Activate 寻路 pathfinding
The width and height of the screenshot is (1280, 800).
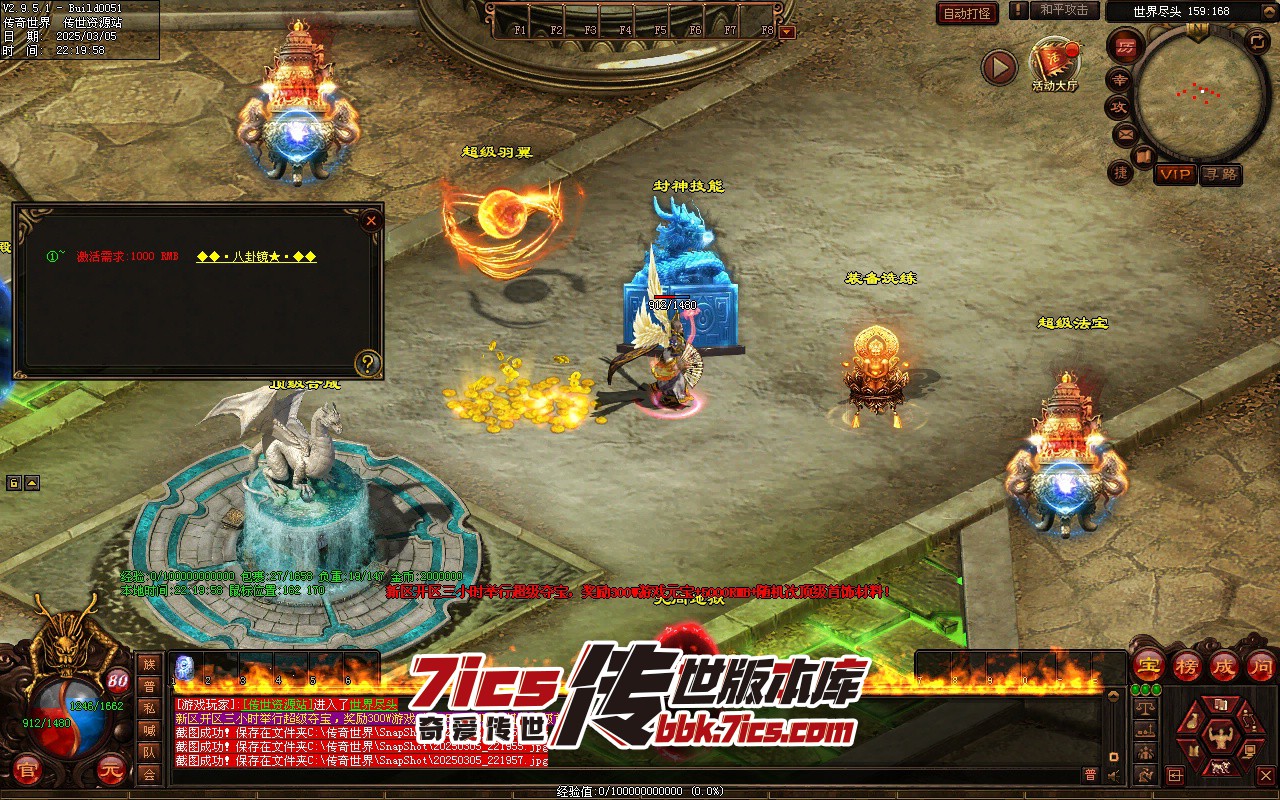click(1220, 174)
